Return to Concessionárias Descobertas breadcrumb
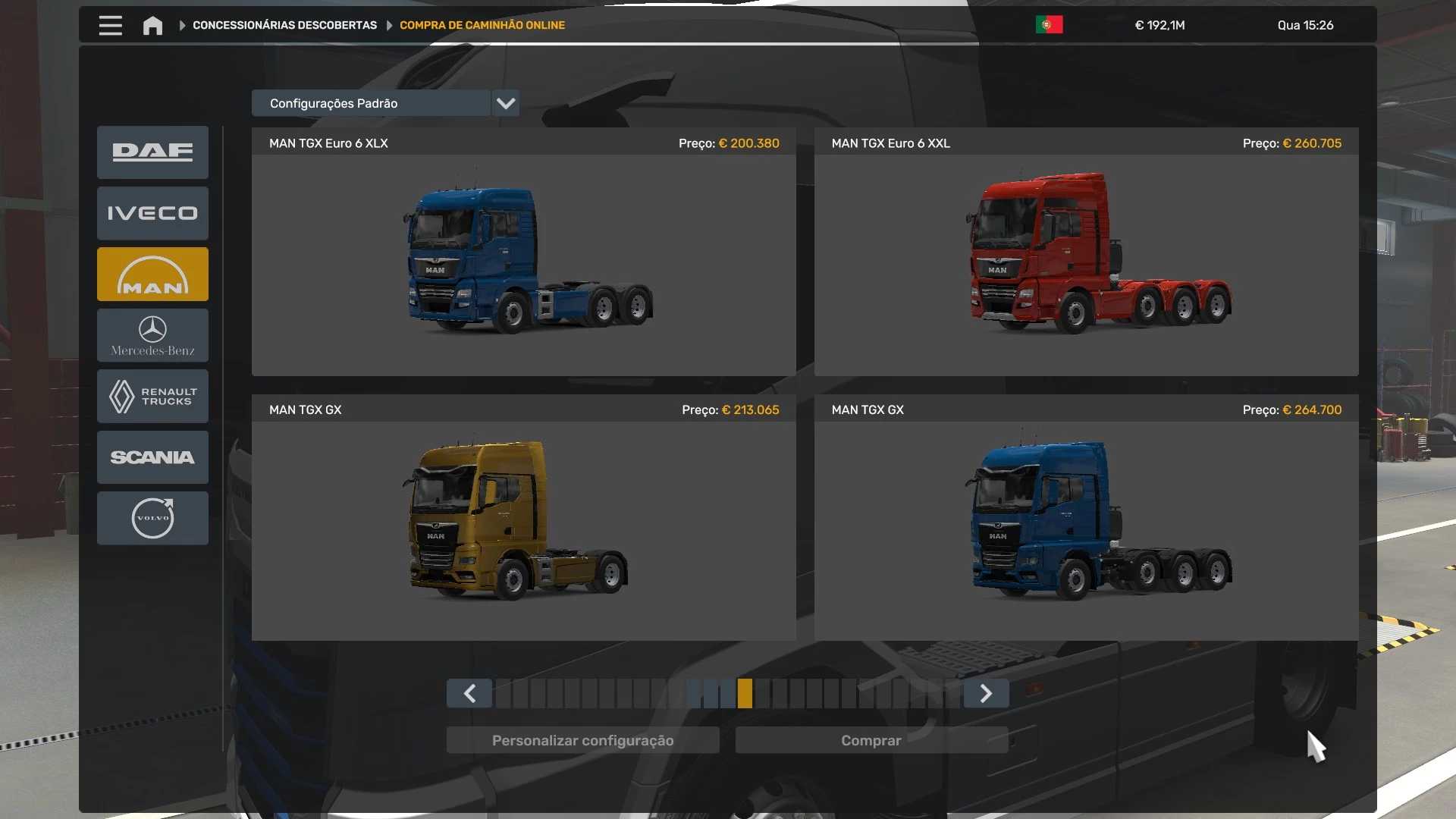Screen dimensions: 1456x819 tap(284, 25)
